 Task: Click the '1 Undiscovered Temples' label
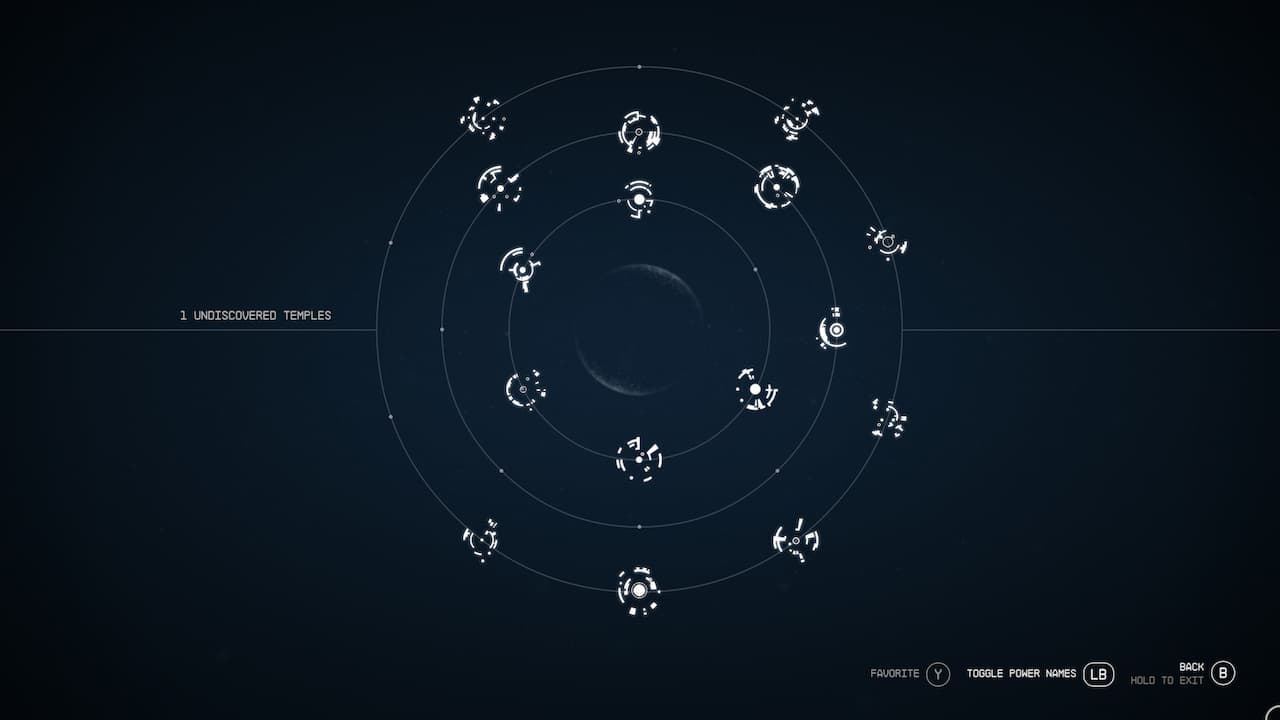[x=255, y=314]
